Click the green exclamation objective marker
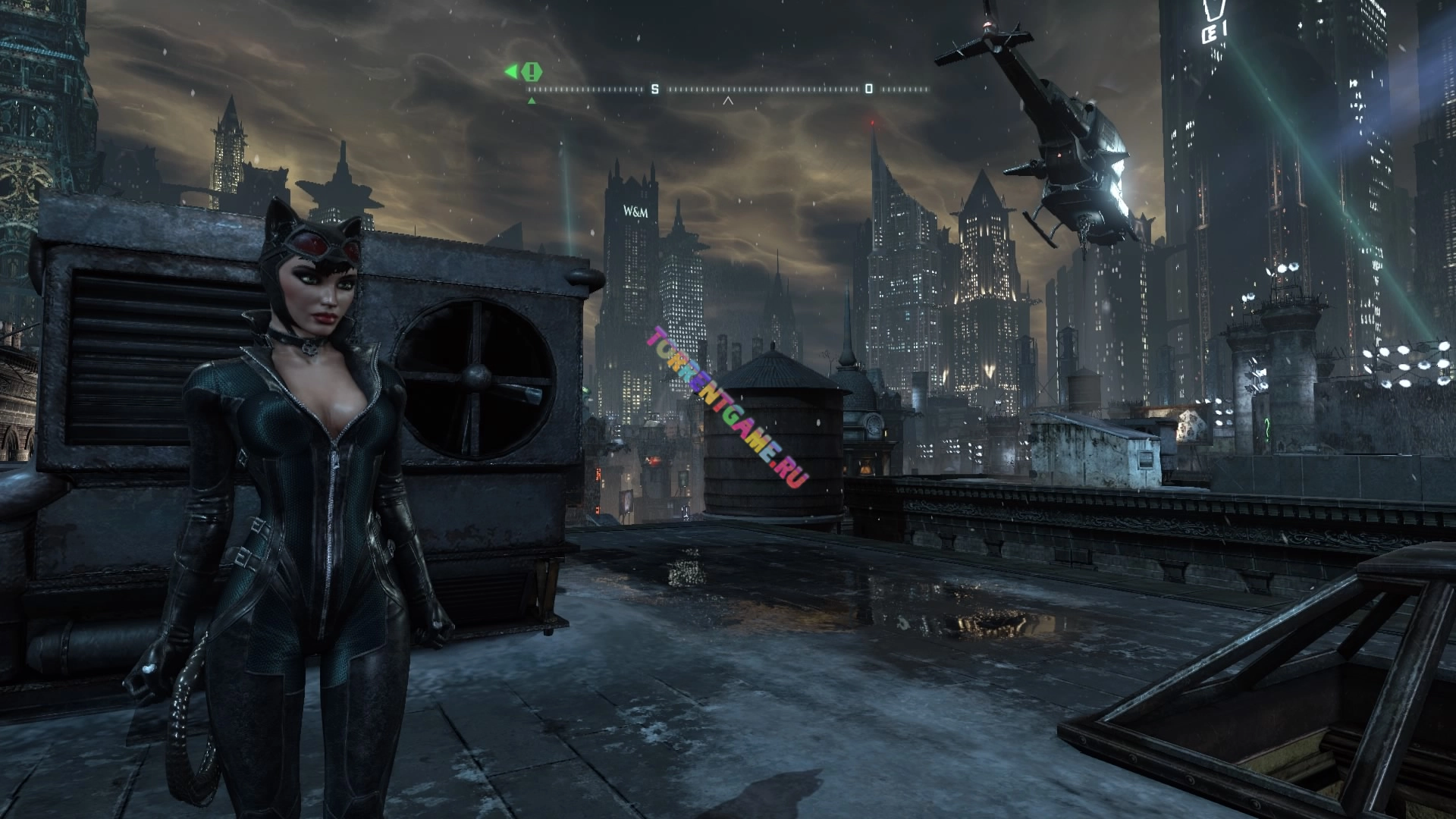The image size is (1456, 819). tap(533, 72)
